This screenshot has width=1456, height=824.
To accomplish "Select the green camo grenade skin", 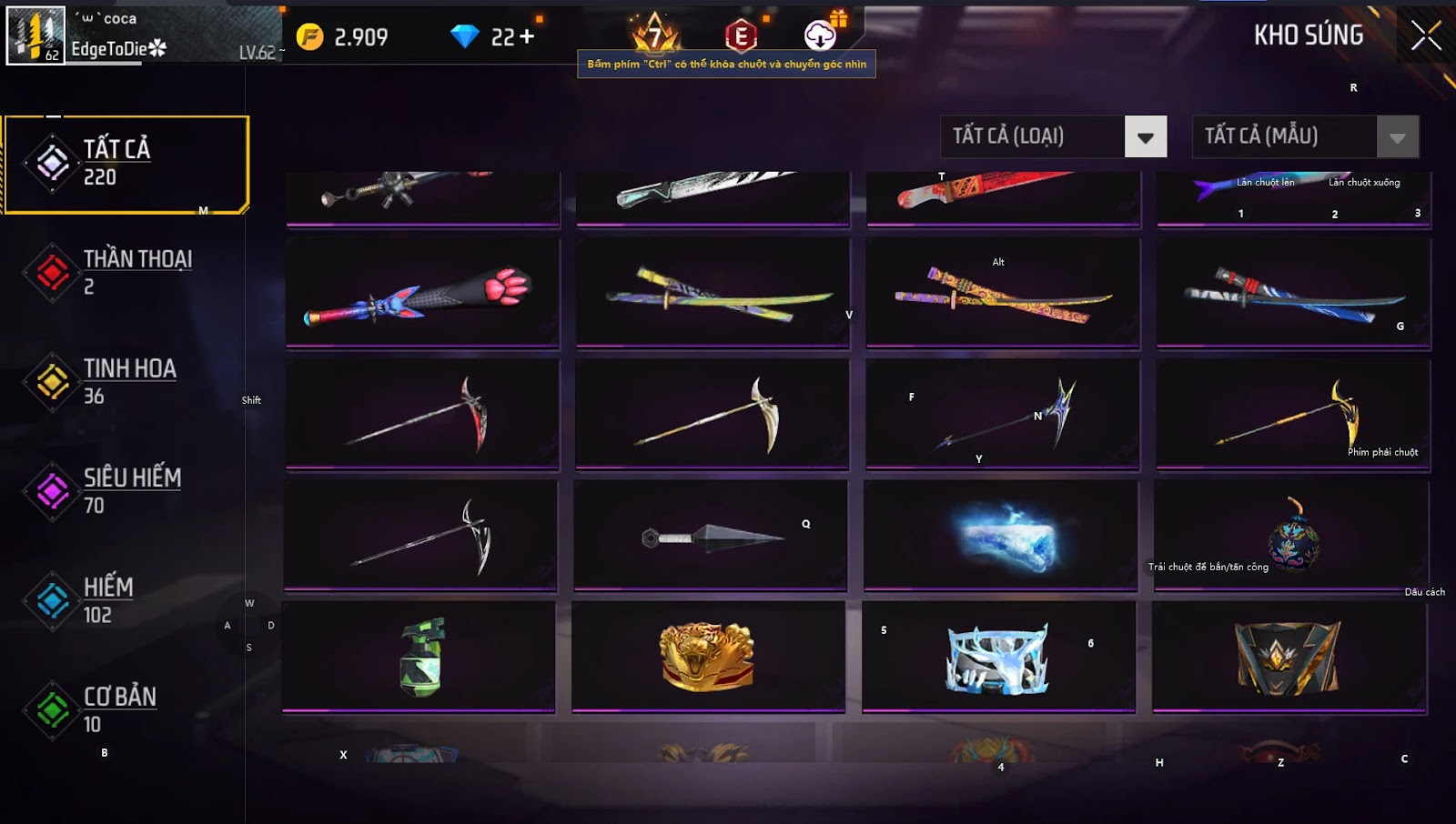I will (x=419, y=657).
